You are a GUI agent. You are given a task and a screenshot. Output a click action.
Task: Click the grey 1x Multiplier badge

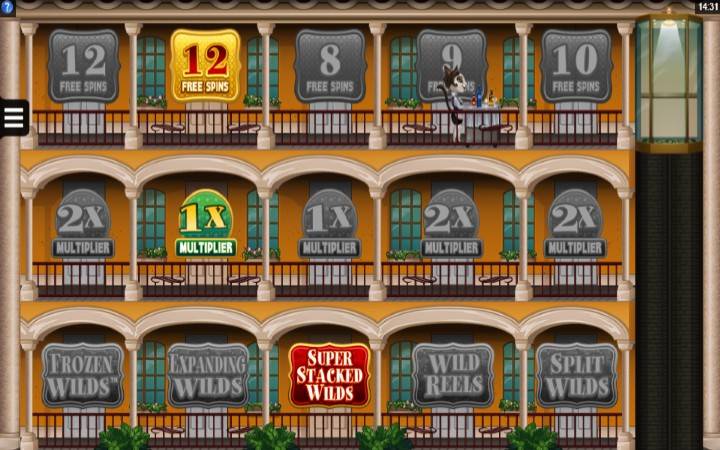click(329, 224)
